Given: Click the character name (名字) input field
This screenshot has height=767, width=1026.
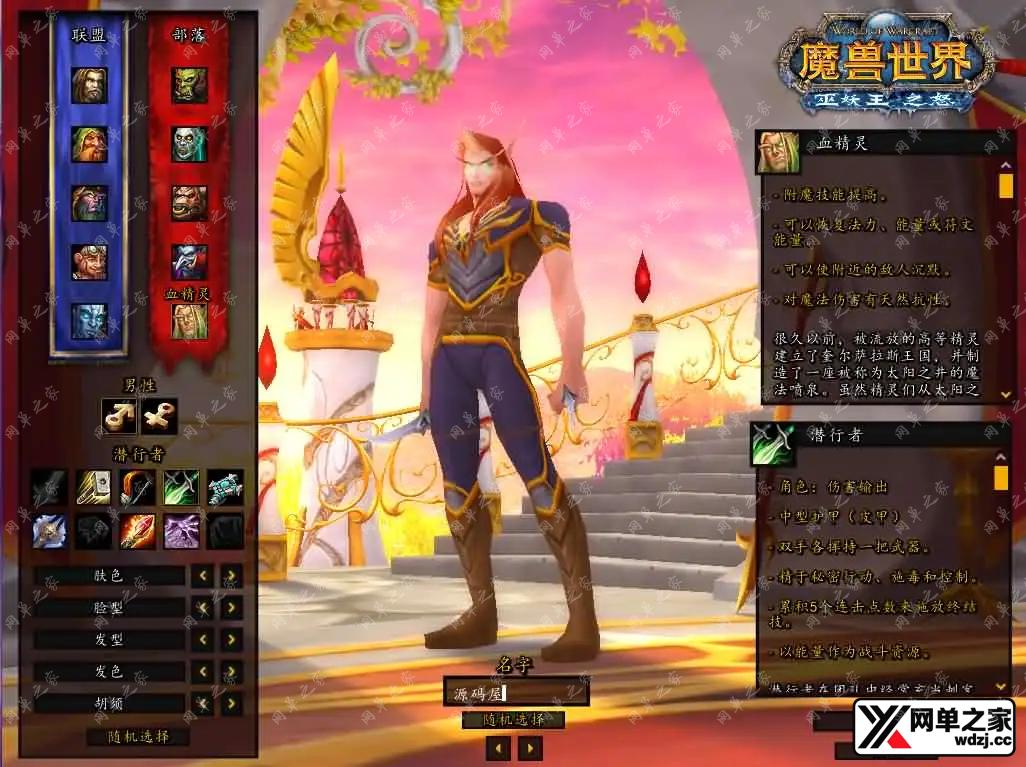Looking at the screenshot, I should pos(515,691).
